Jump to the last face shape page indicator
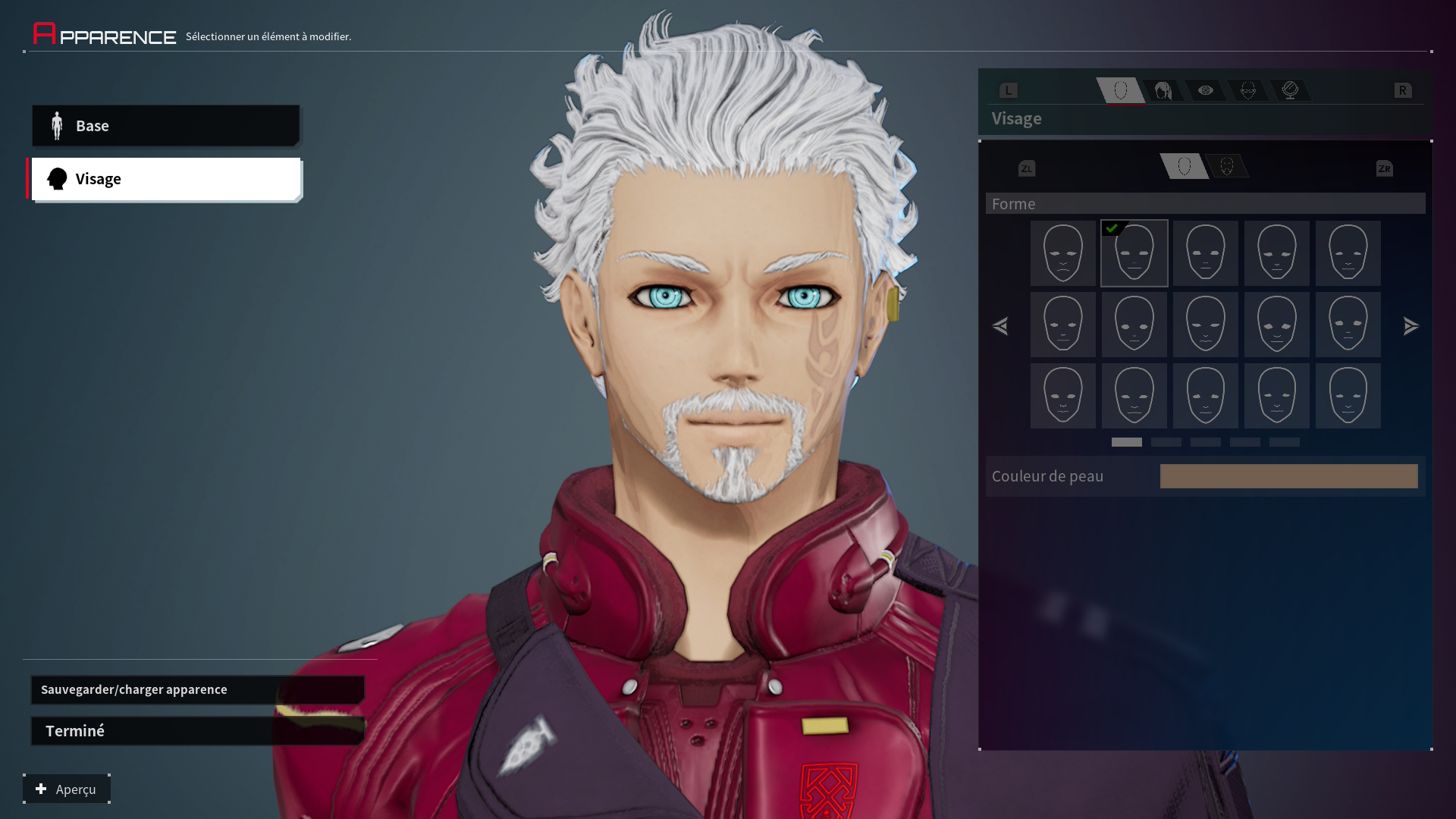 click(x=1284, y=442)
